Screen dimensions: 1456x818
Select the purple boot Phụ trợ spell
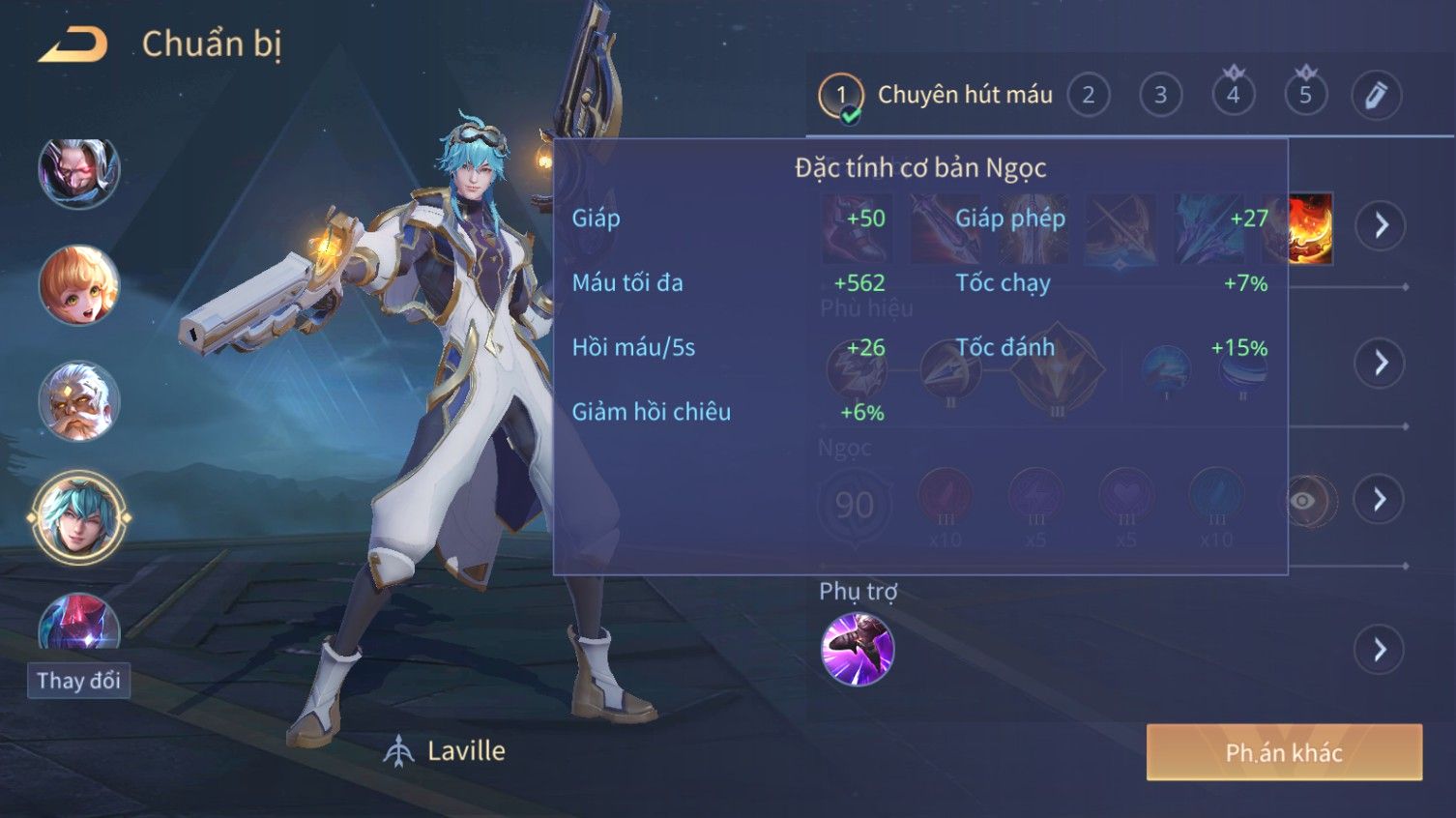point(857,649)
